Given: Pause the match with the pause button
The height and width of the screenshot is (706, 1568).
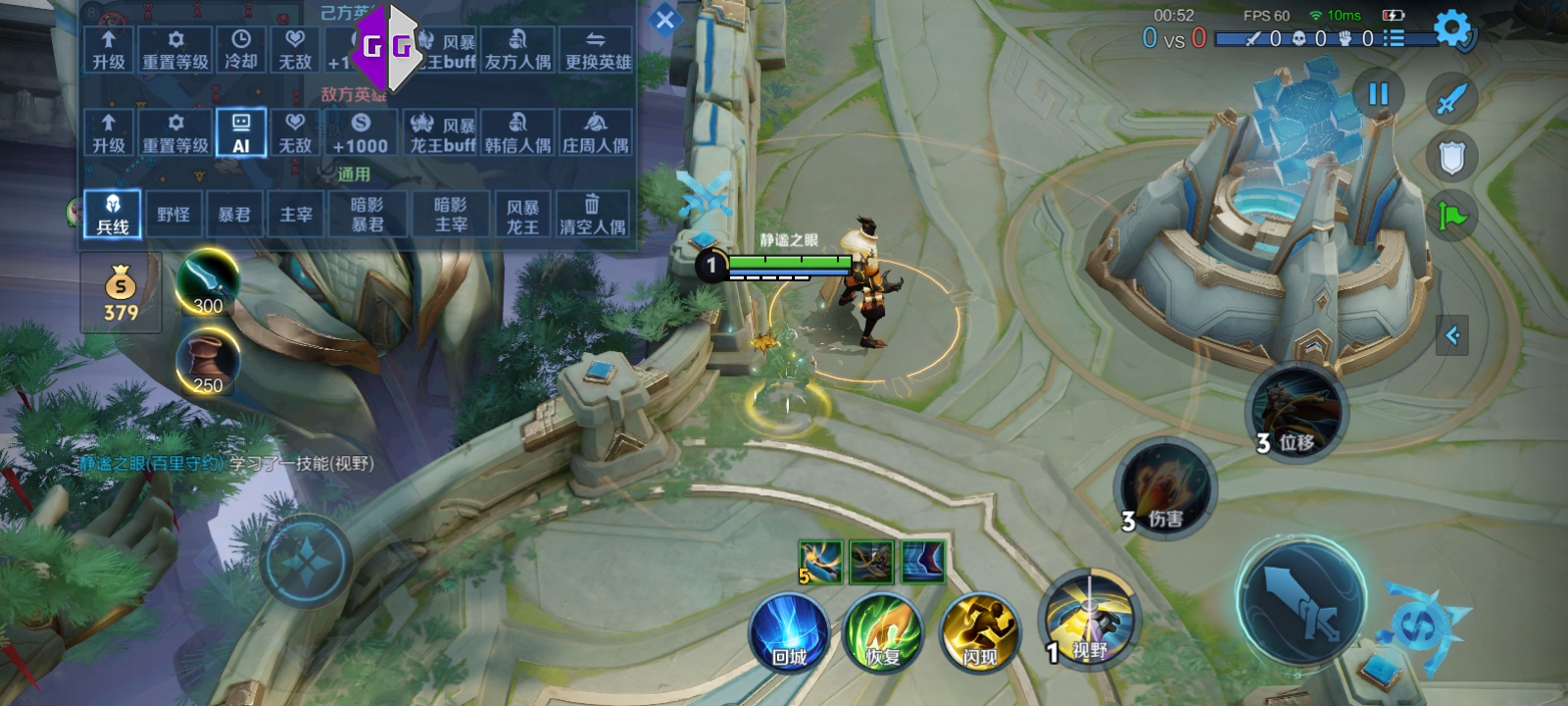Looking at the screenshot, I should 1378,94.
